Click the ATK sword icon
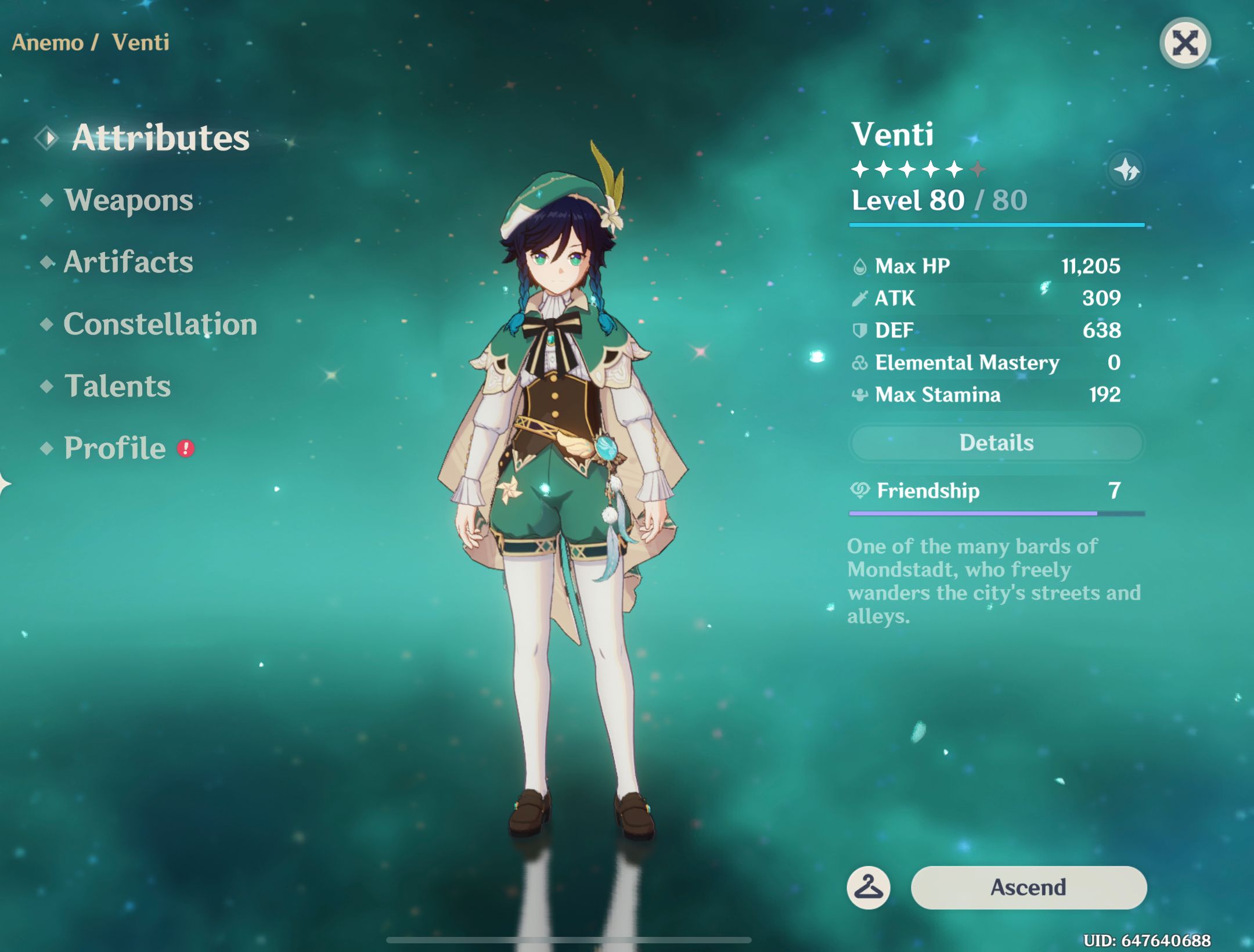 pyautogui.click(x=862, y=298)
